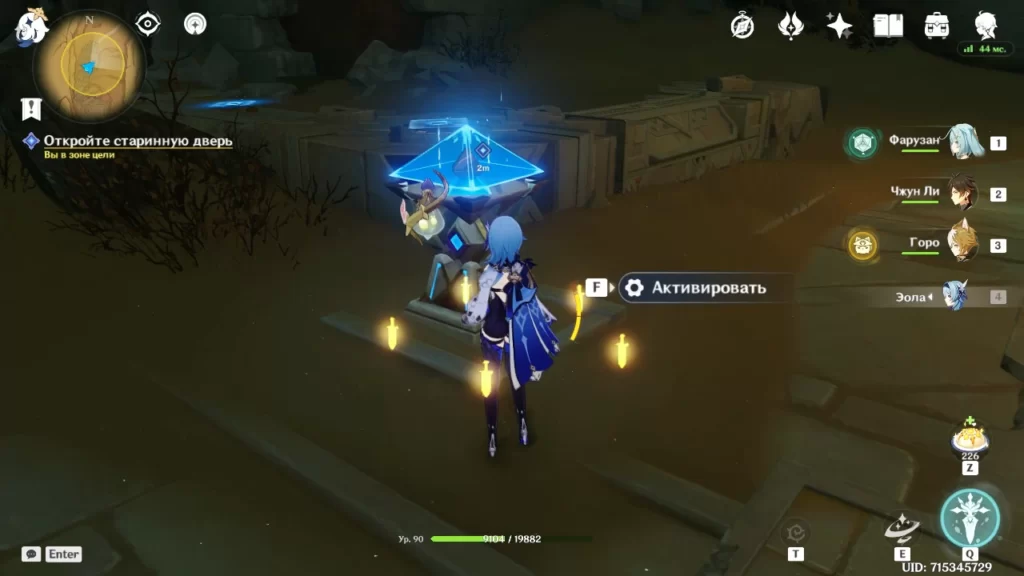Switch to party member Горо

(x=963, y=243)
